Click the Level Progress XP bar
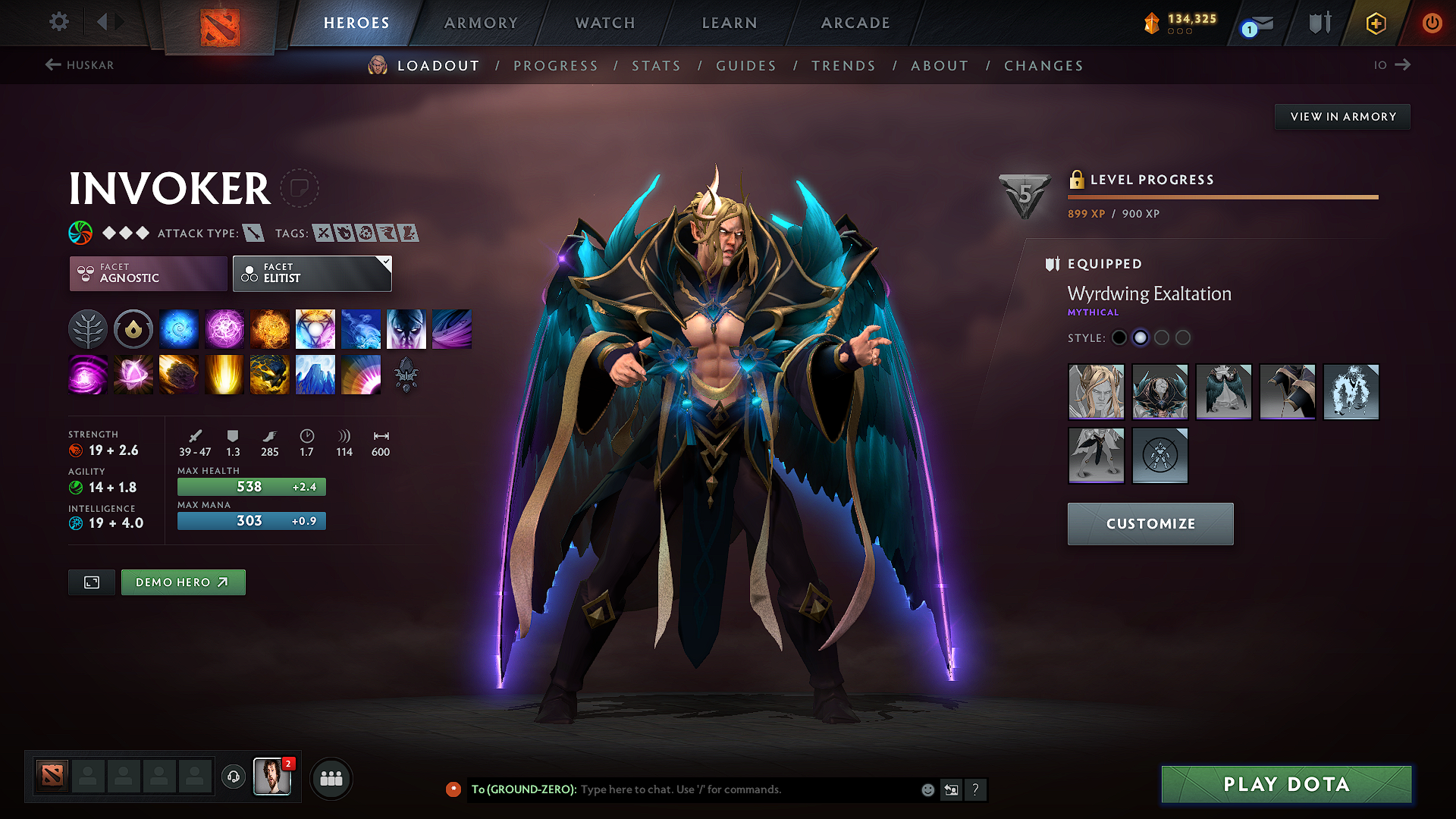The height and width of the screenshot is (819, 1456). [x=1222, y=196]
